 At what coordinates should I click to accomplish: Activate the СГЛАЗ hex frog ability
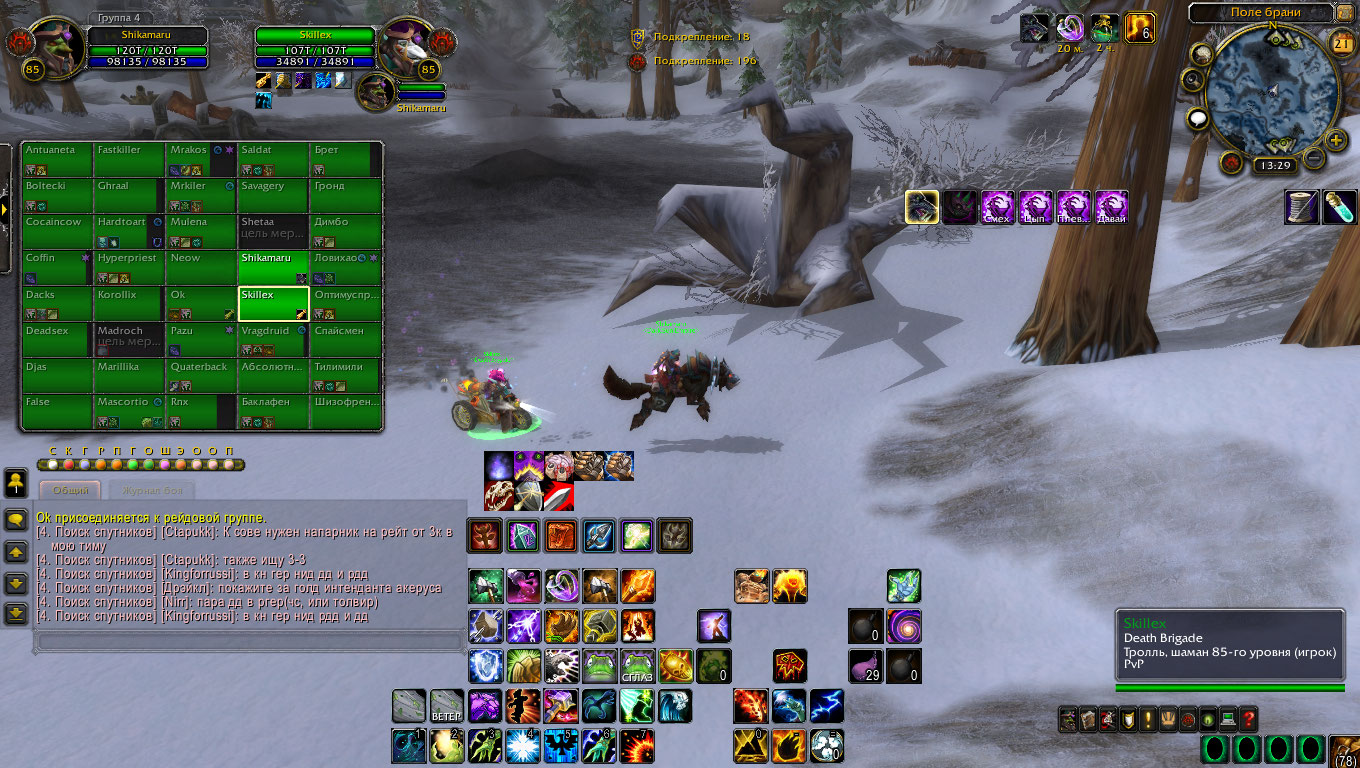pyautogui.click(x=638, y=665)
